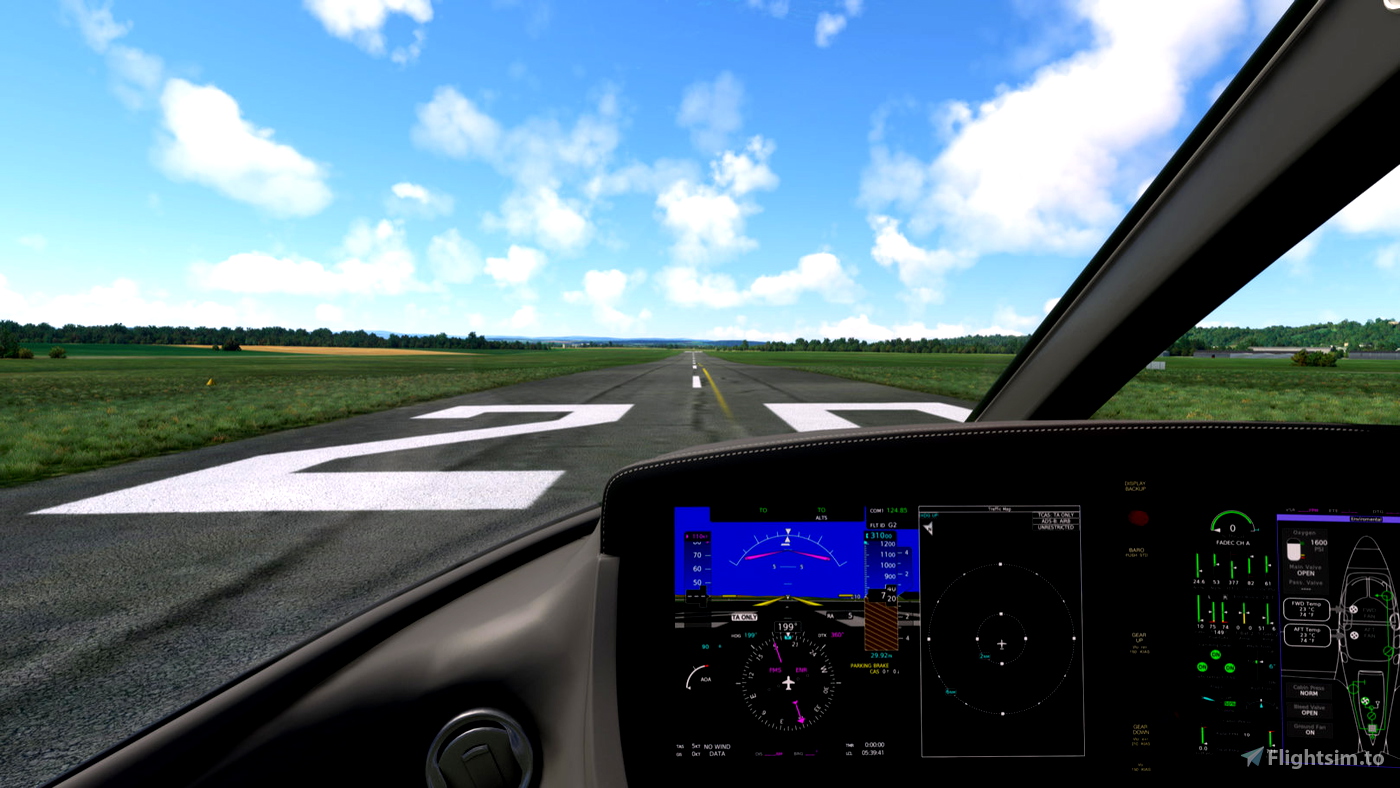Adjust the FWD Temp 23°C control

(x=1309, y=610)
